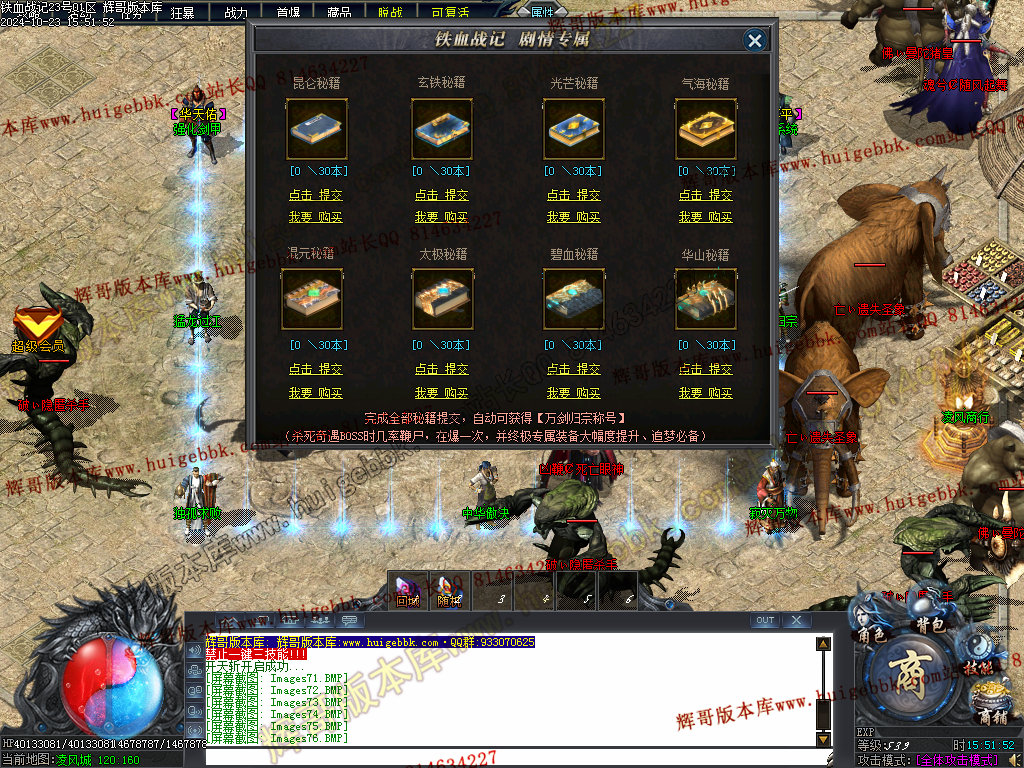The width and height of the screenshot is (1024, 768).
Task: Submit 气海秘籍 using 点击提交
Action: point(706,195)
